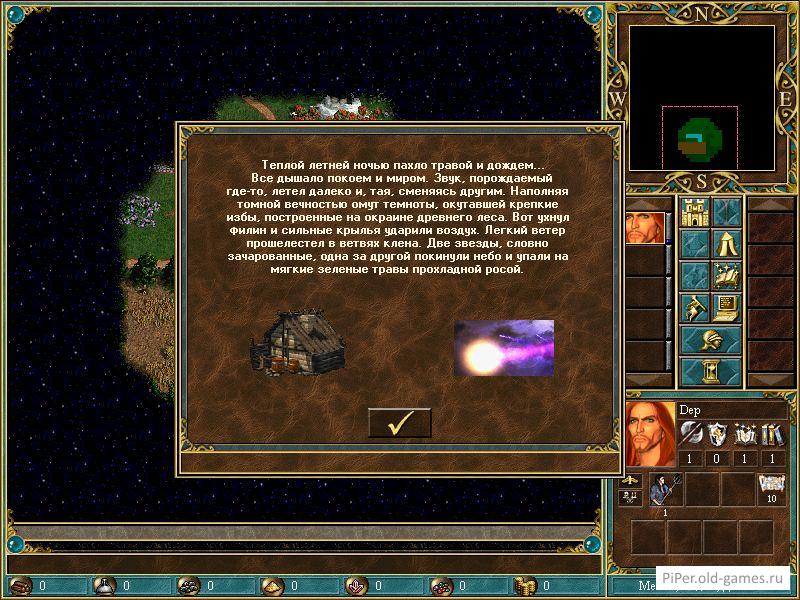Open the large hero portrait of Дер
This screenshot has width=800, height=600.
pyautogui.click(x=649, y=435)
